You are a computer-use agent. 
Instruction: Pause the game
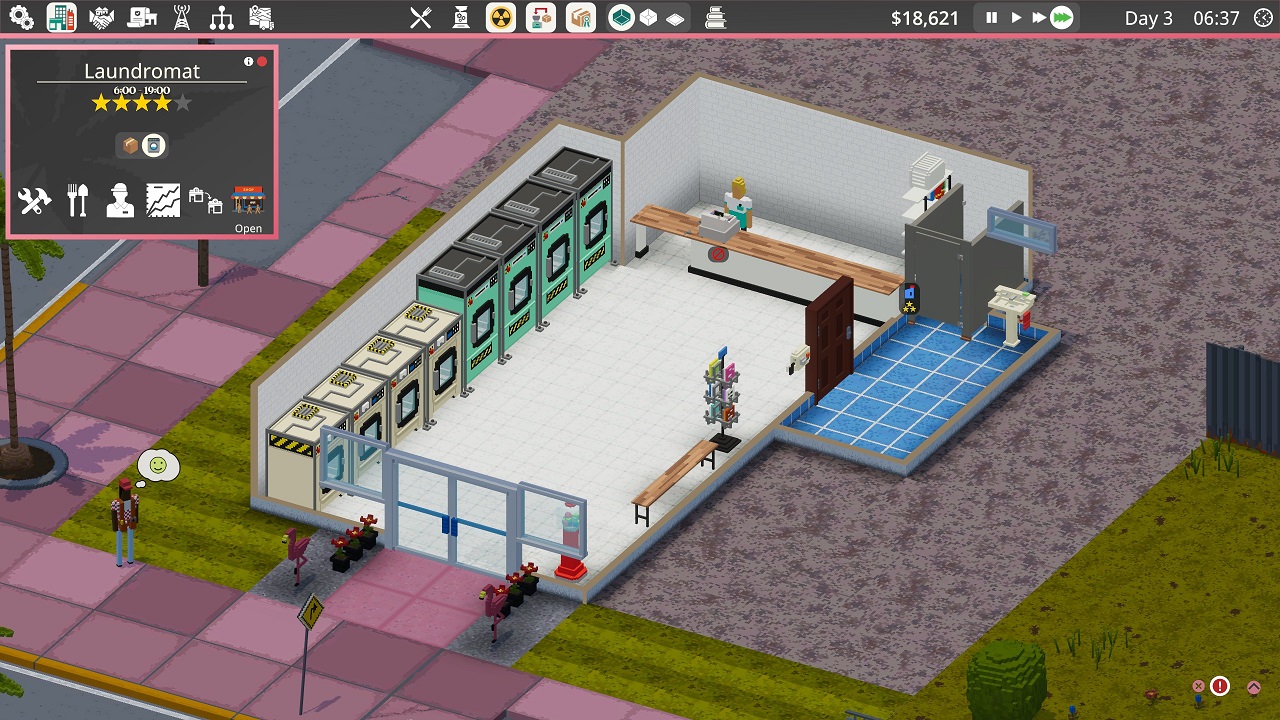tap(992, 18)
